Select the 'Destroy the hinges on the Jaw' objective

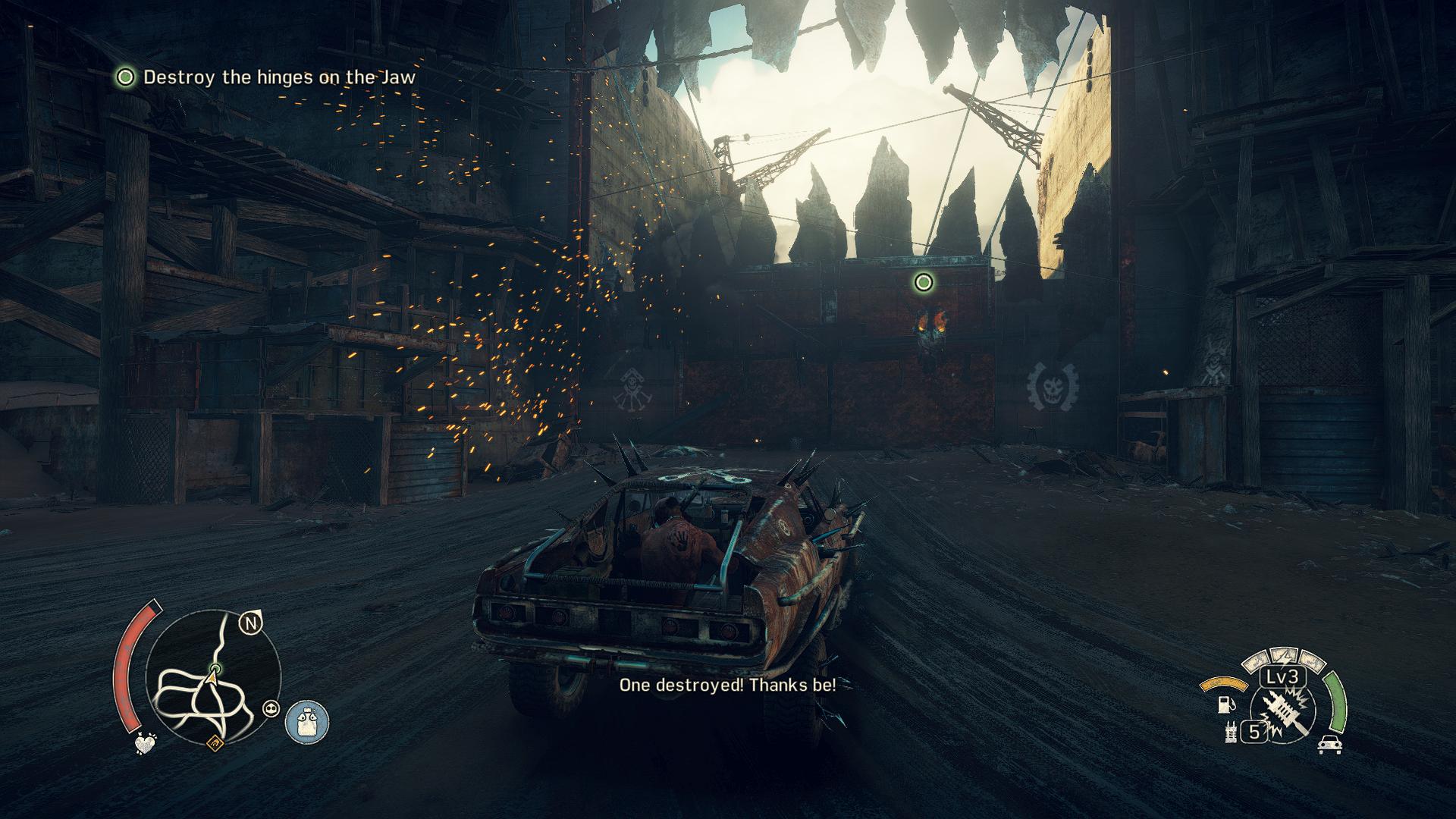(x=279, y=77)
